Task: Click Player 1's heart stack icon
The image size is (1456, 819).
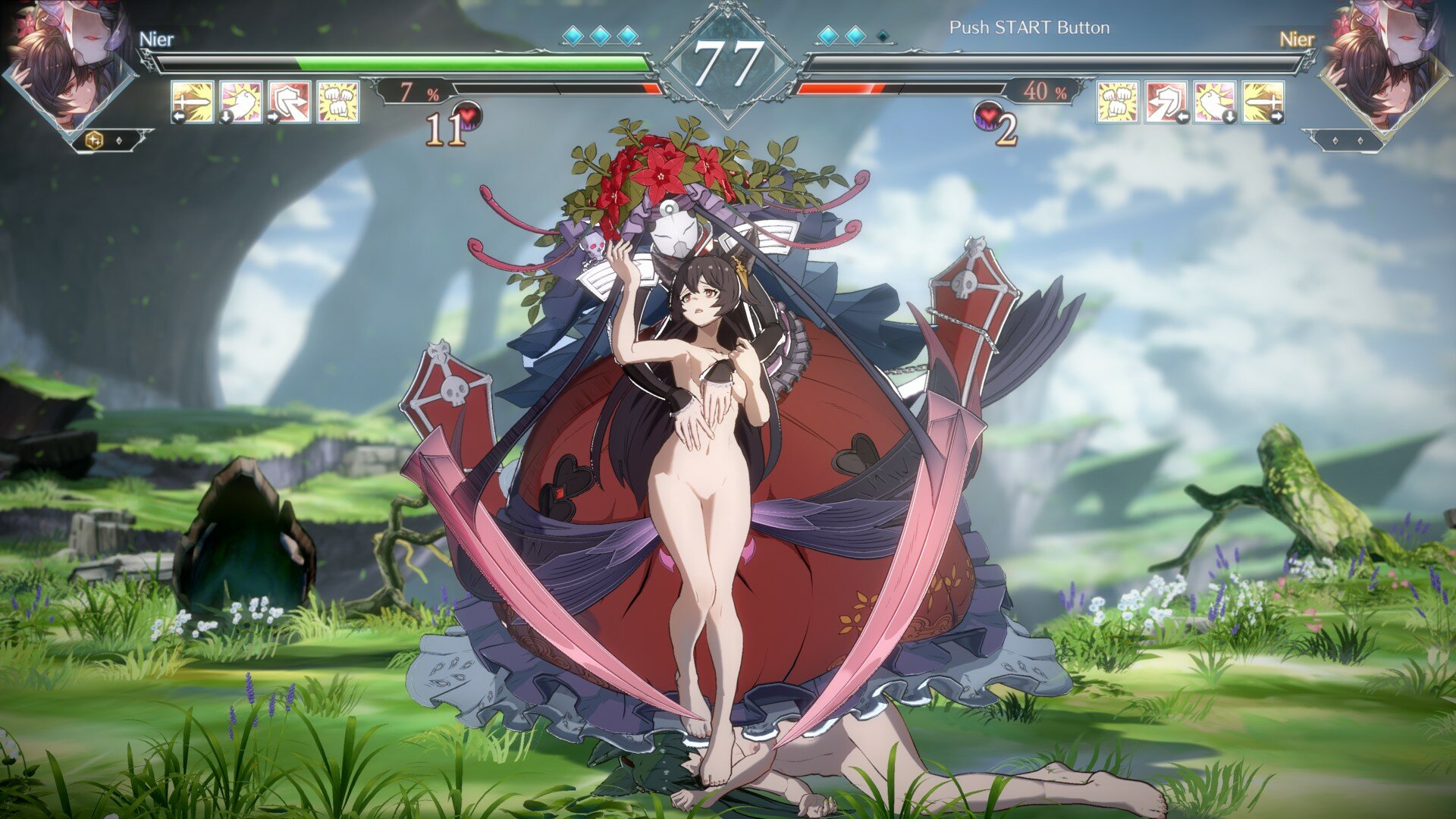Action: click(468, 117)
